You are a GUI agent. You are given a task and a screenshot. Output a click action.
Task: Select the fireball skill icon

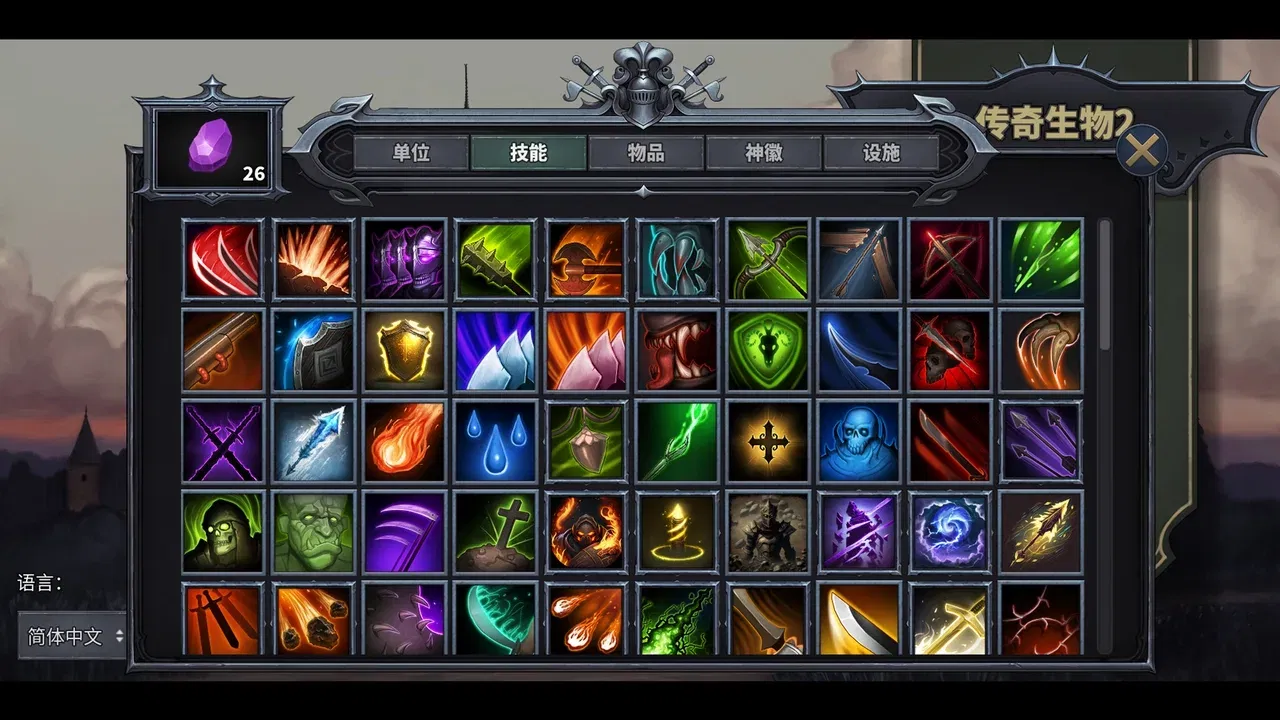pos(404,440)
